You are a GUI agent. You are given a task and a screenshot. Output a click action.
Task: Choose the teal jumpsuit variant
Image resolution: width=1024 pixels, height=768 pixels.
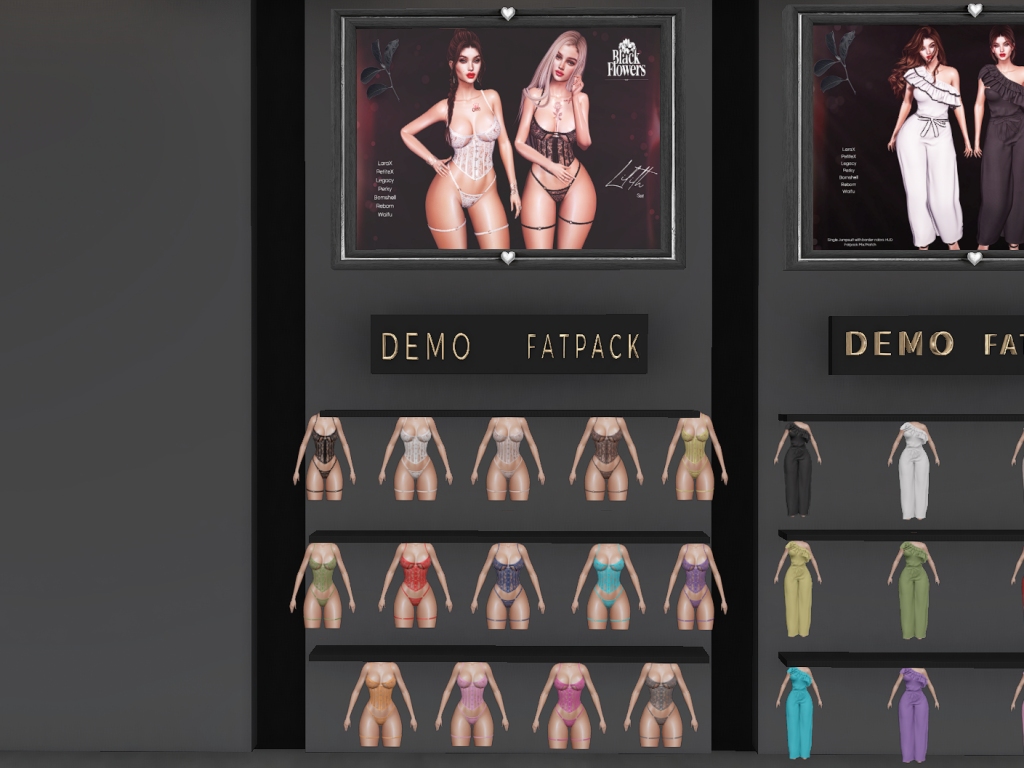(798, 712)
